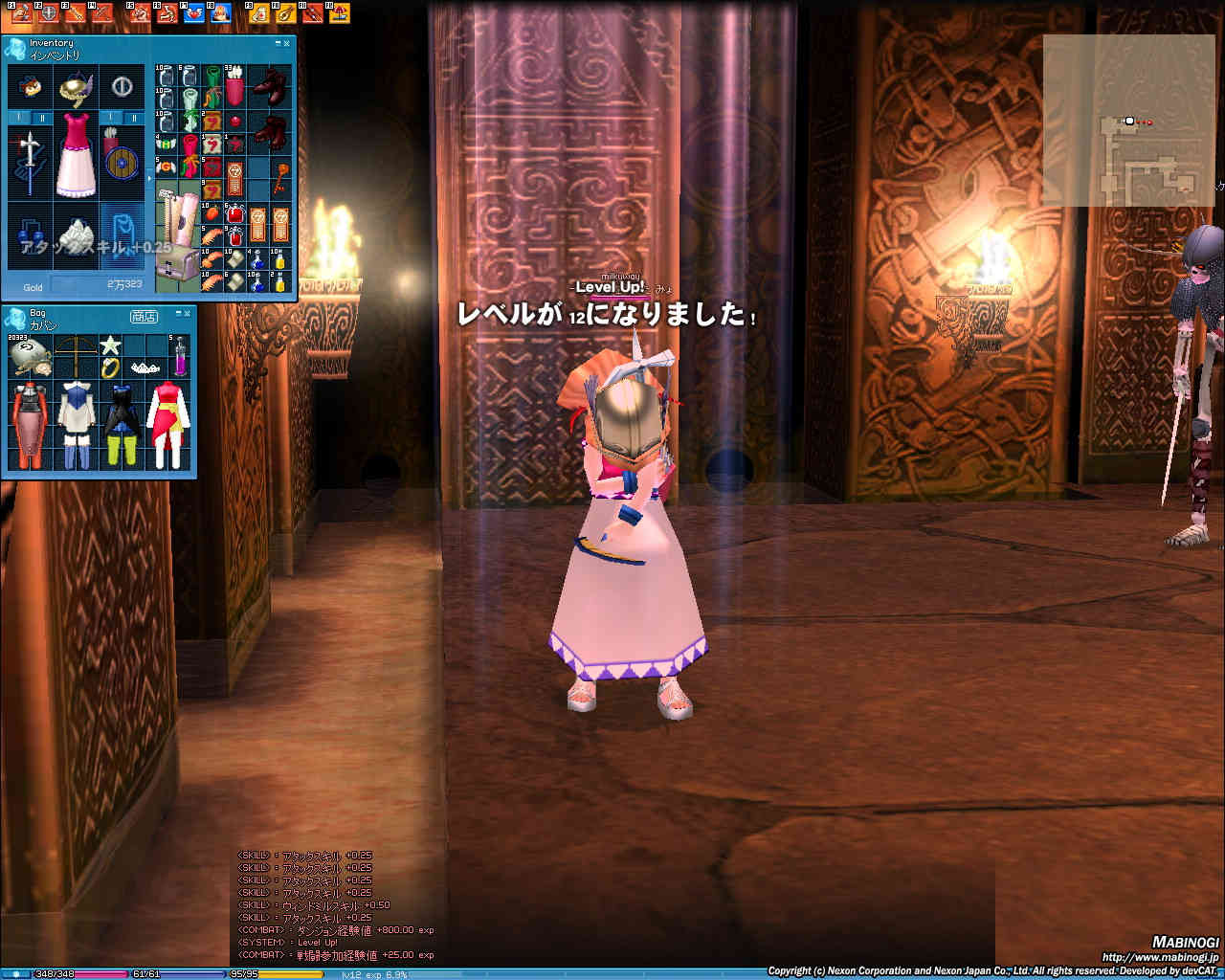Toggle the inventory side expander arrow
Screen dimensions: 1225x980
tap(148, 179)
